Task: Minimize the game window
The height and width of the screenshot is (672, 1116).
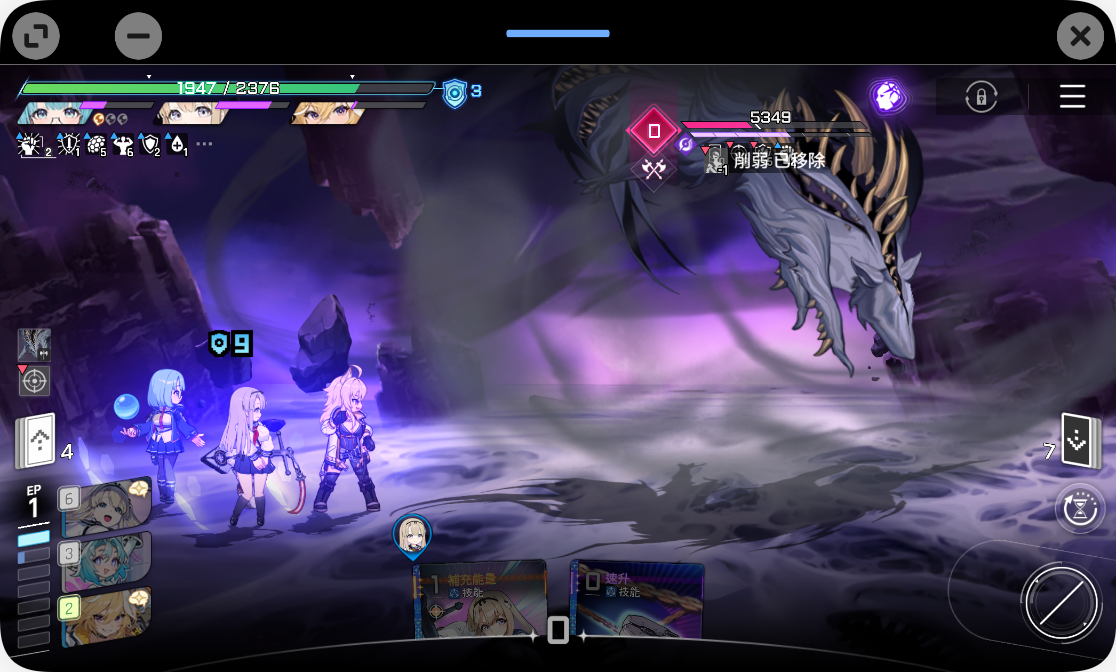Action: (x=138, y=37)
